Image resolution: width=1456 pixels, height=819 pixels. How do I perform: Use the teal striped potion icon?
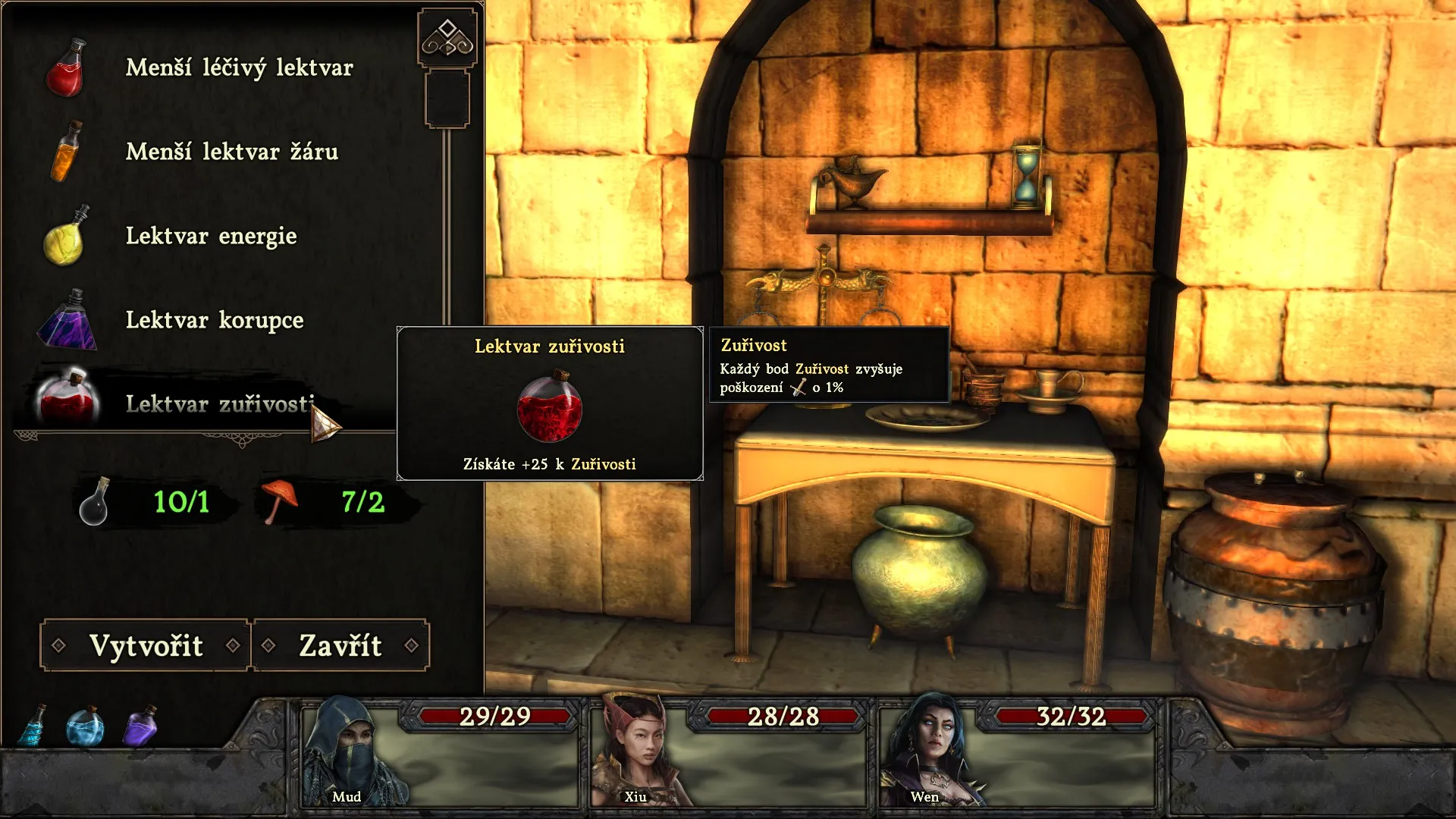tap(34, 726)
